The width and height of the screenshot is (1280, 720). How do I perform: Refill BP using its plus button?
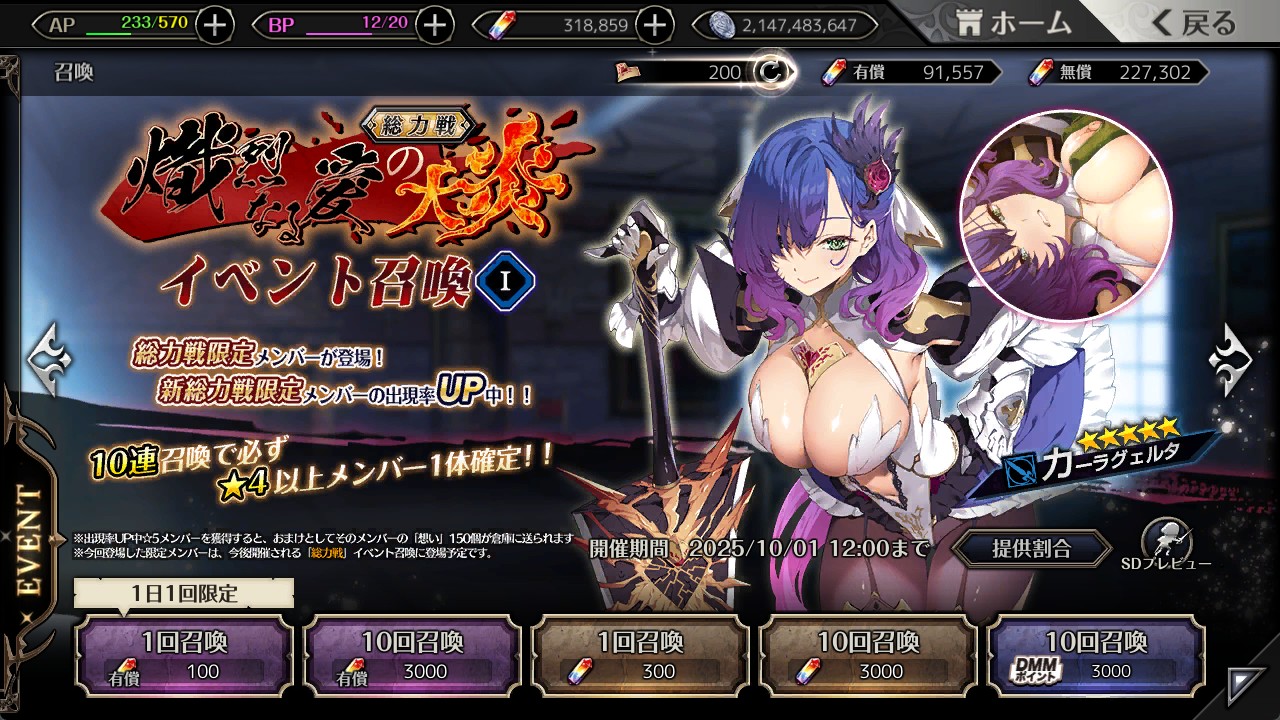(433, 25)
